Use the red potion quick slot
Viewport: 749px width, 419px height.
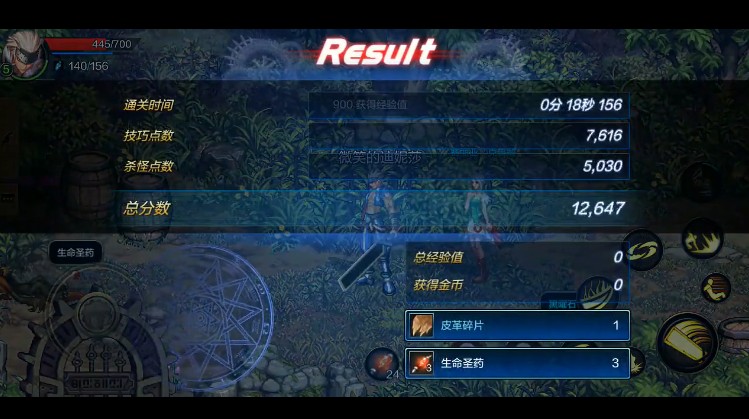click(381, 363)
